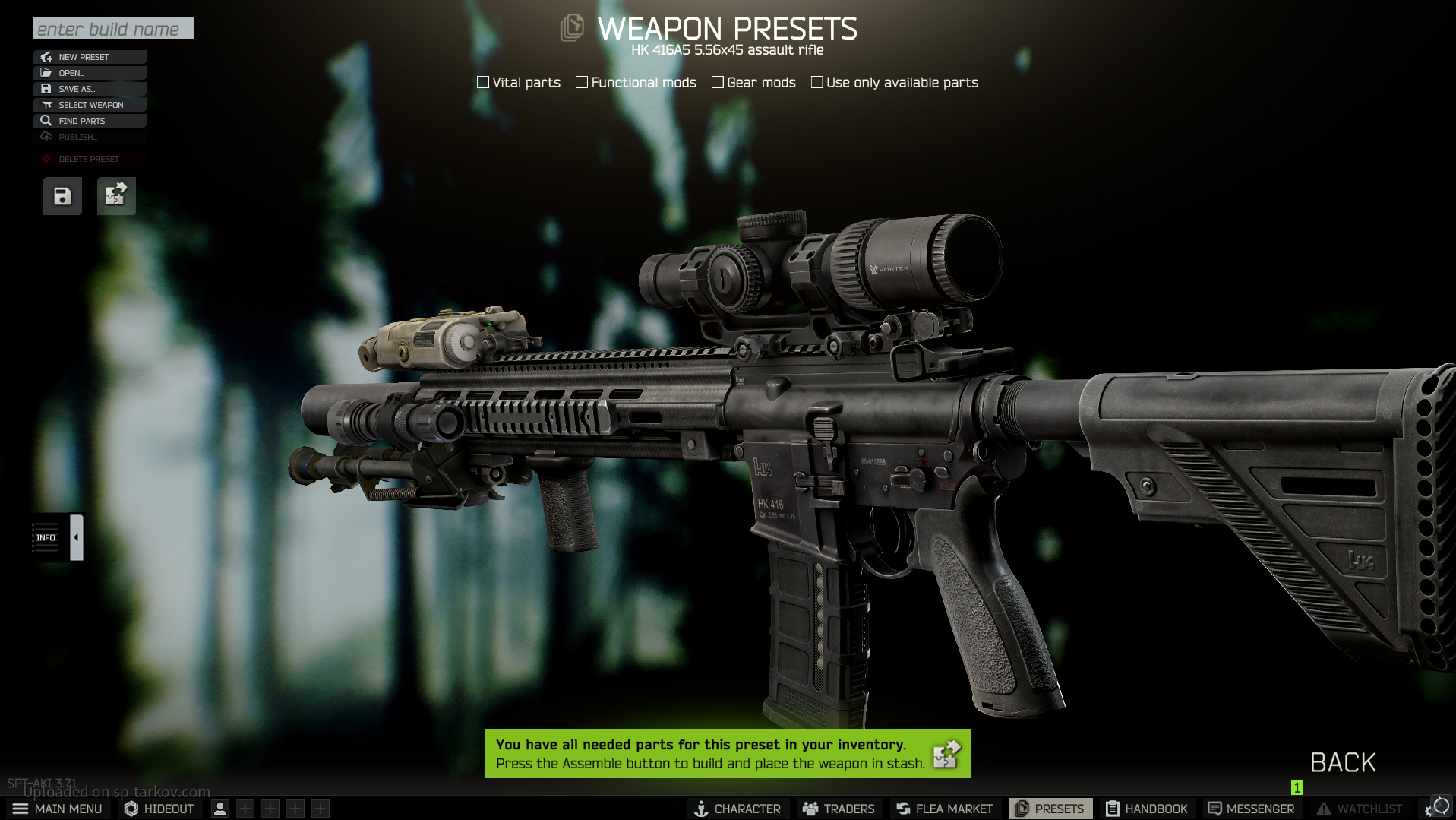Click the floppy disk save icon
Viewport: 1456px width, 820px height.
pyautogui.click(x=62, y=196)
